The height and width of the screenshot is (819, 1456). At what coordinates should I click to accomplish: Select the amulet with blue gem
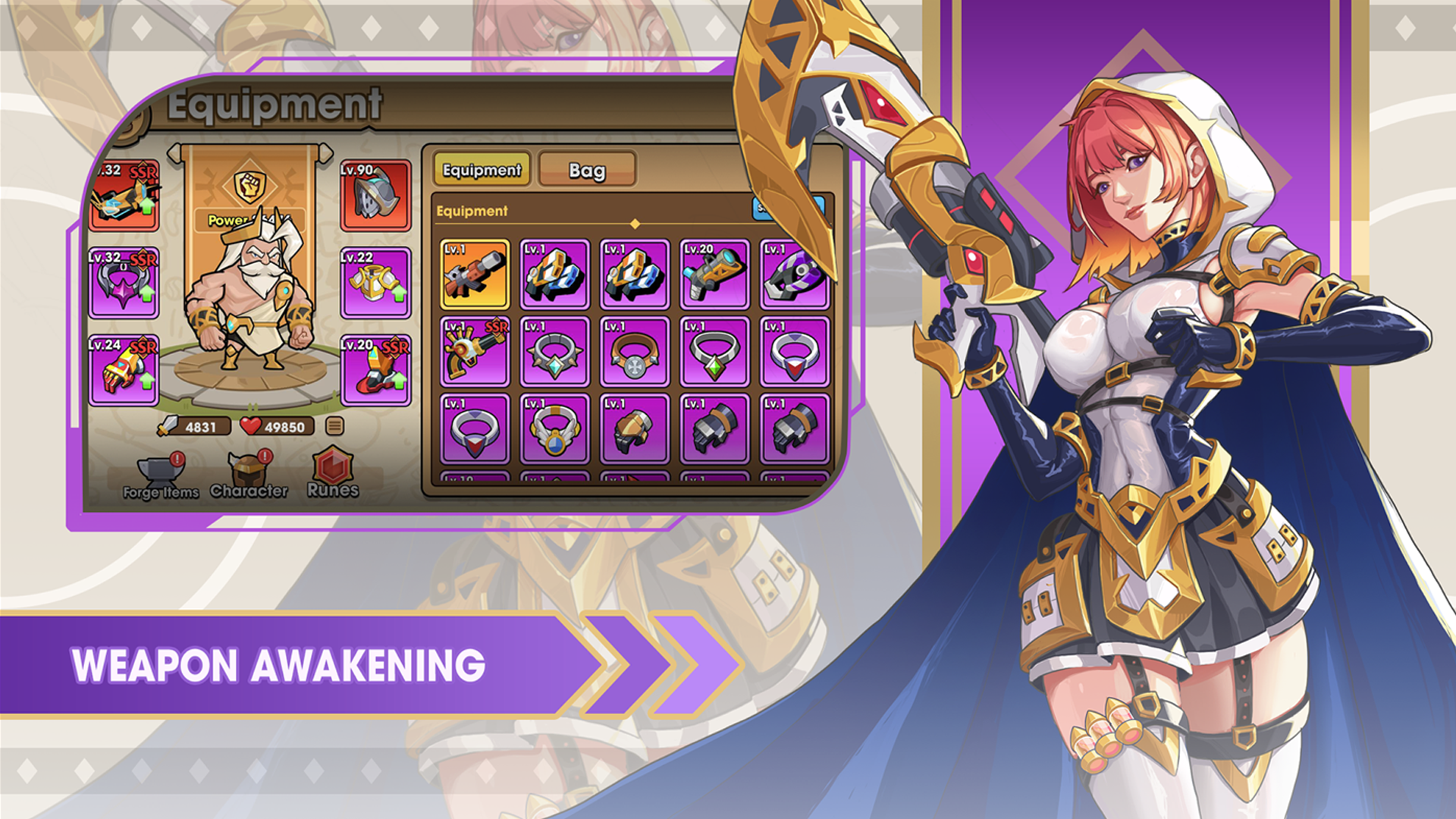(x=555, y=429)
